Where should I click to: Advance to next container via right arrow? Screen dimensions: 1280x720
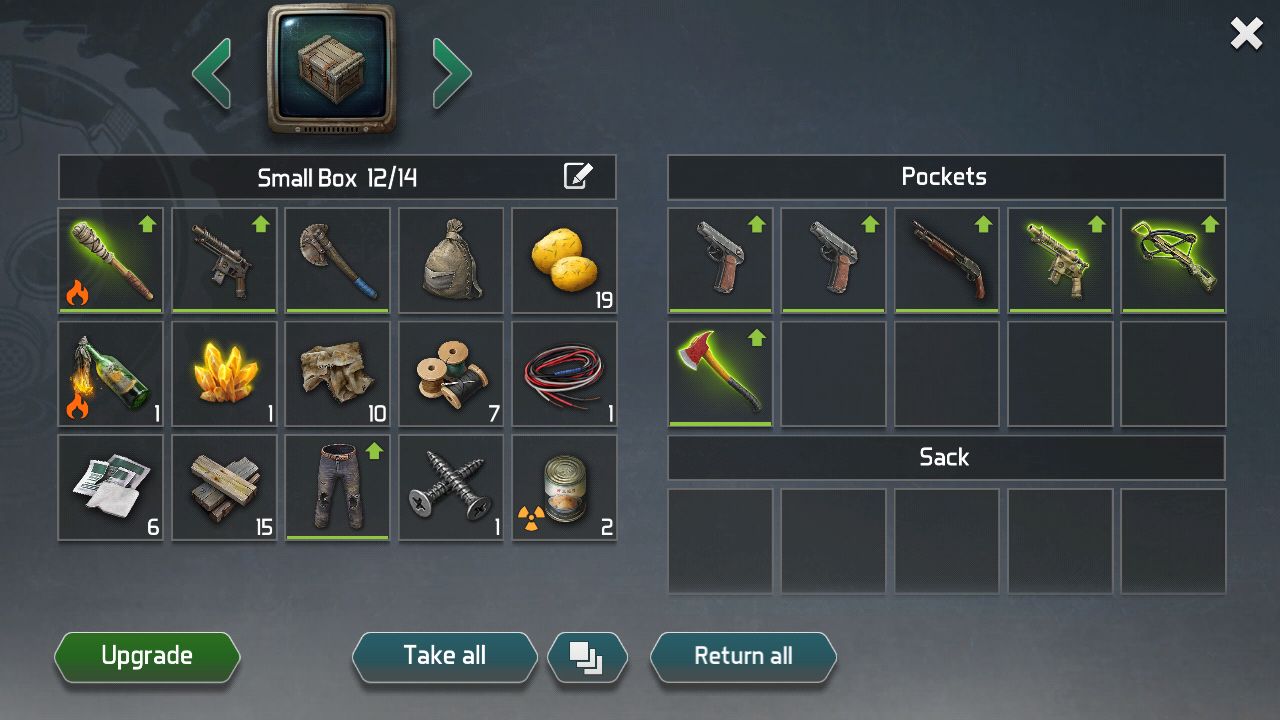point(452,72)
